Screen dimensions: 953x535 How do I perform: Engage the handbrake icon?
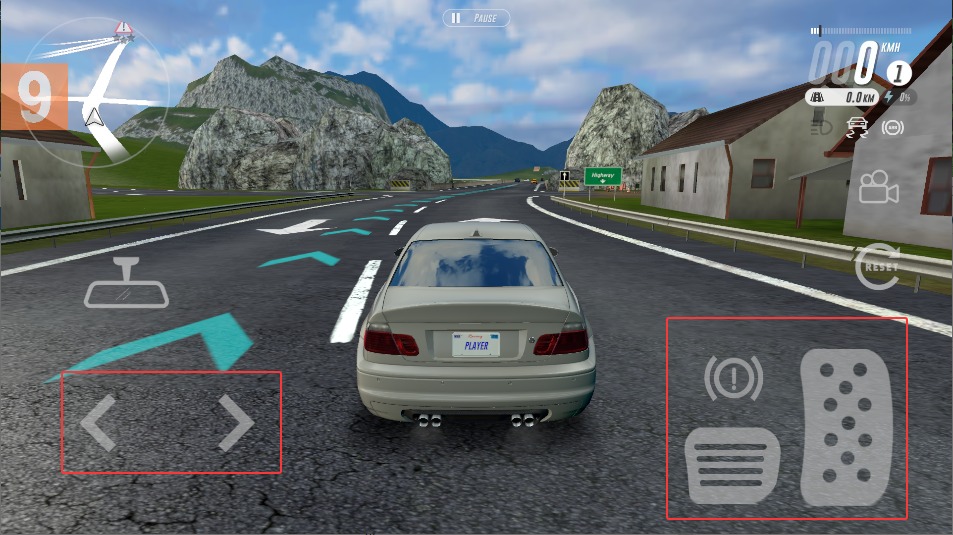point(733,379)
